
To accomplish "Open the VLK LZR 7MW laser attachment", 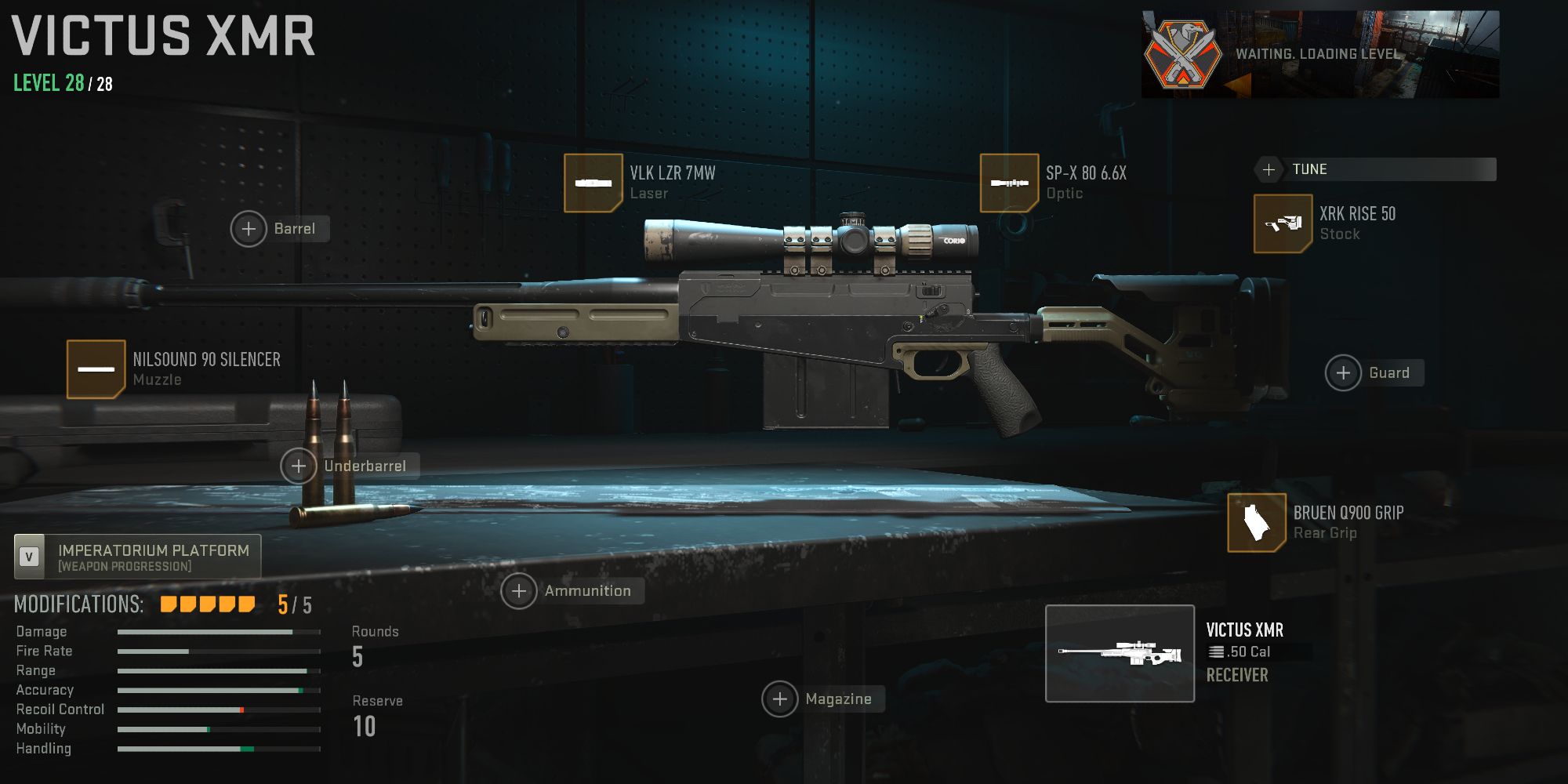I will pos(593,183).
